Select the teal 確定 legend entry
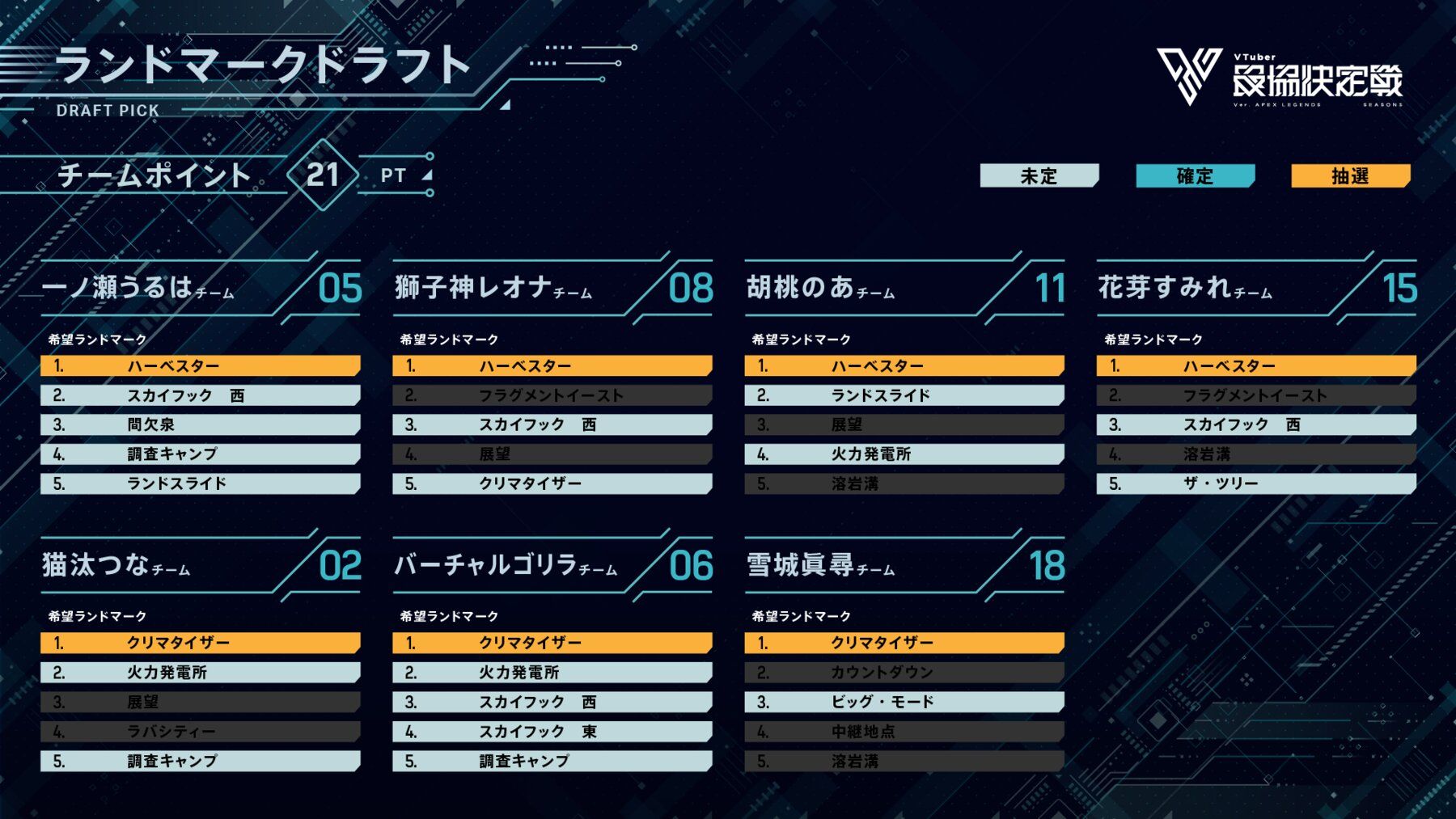Viewport: 1456px width, 819px height. (1195, 175)
